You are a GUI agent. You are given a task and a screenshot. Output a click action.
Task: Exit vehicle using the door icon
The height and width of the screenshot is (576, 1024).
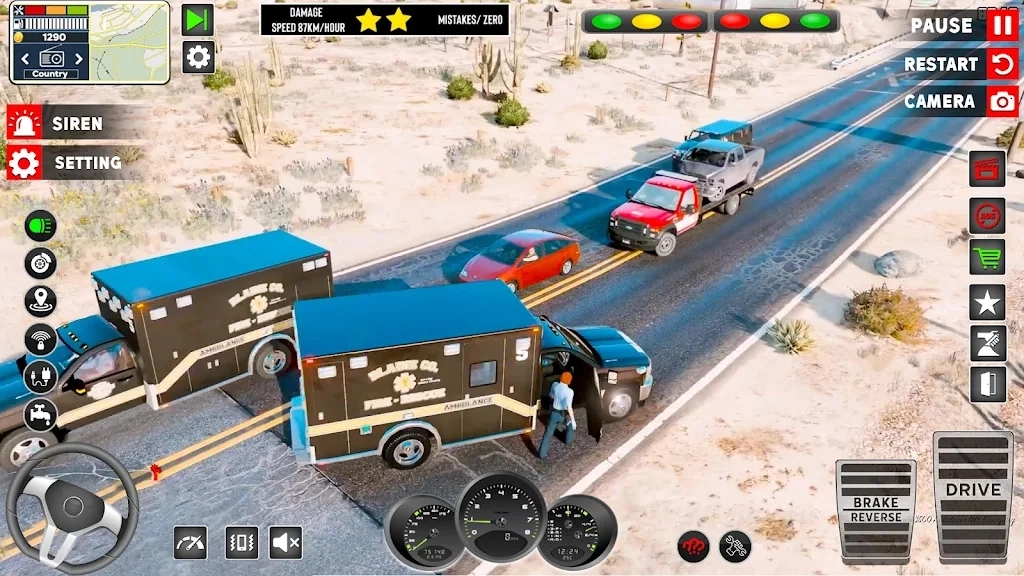pyautogui.click(x=987, y=385)
